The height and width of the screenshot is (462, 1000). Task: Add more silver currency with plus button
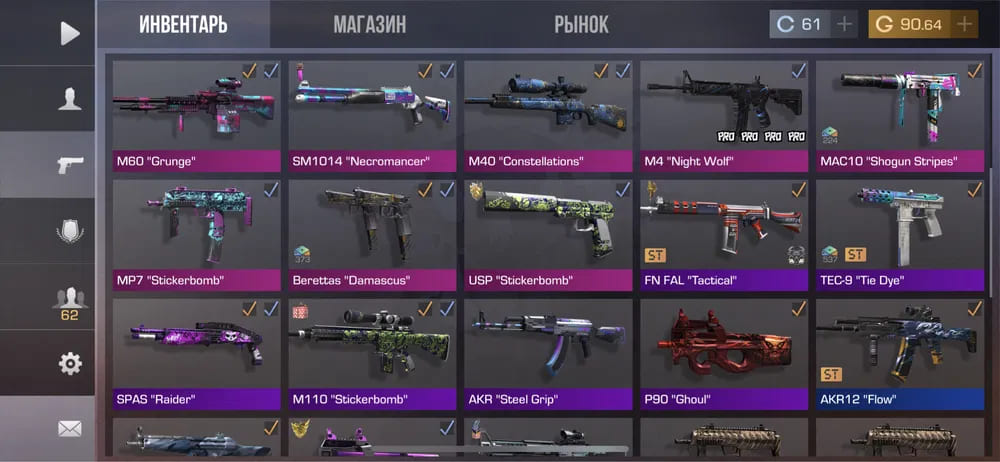[844, 24]
